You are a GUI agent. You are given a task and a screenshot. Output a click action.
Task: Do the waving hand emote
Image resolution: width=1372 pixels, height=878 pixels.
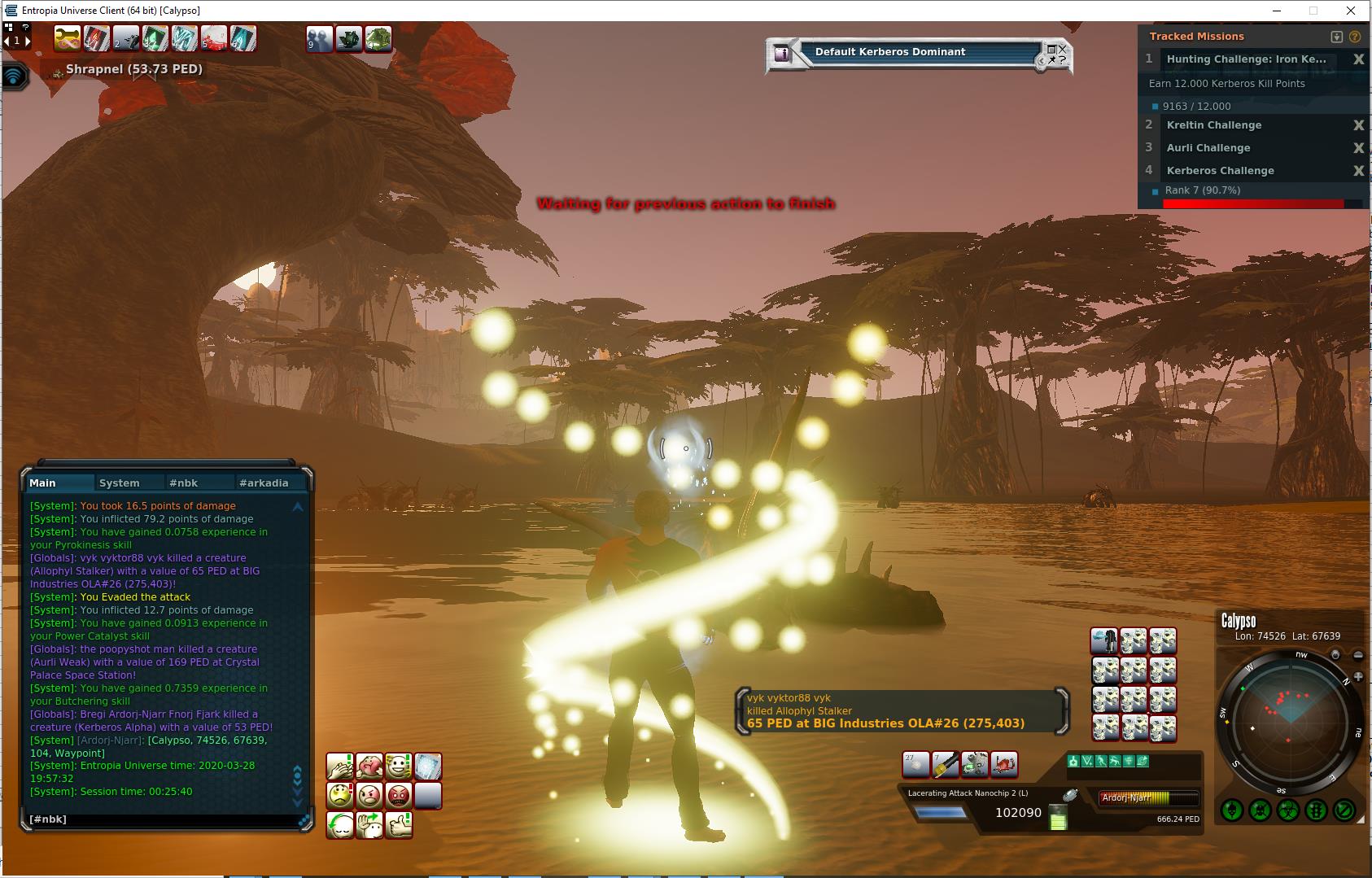pos(369,825)
